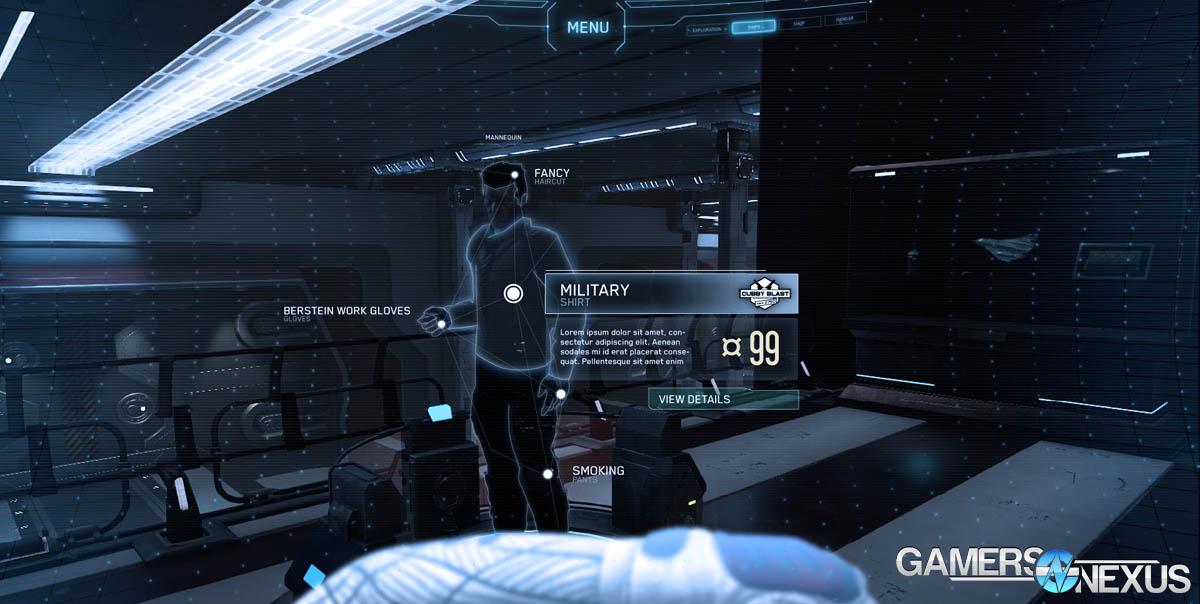The height and width of the screenshot is (604, 1200).
Task: Open the MENU at the top
Action: click(587, 28)
